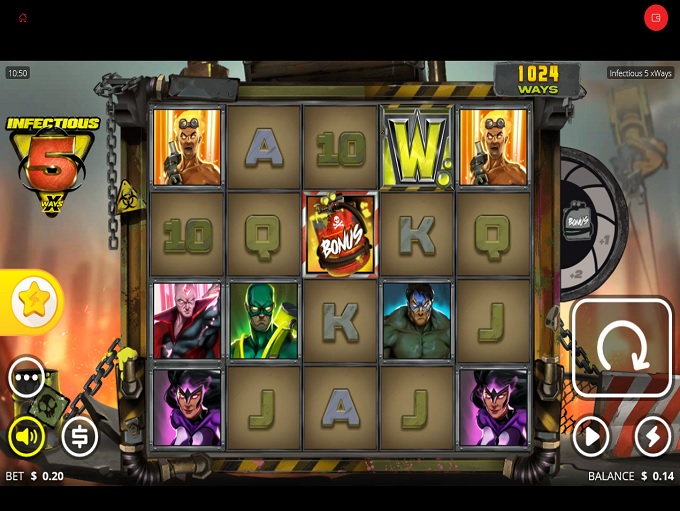The width and height of the screenshot is (680, 511).
Task: Toggle the game sound speaker button
Action: pyautogui.click(x=27, y=436)
